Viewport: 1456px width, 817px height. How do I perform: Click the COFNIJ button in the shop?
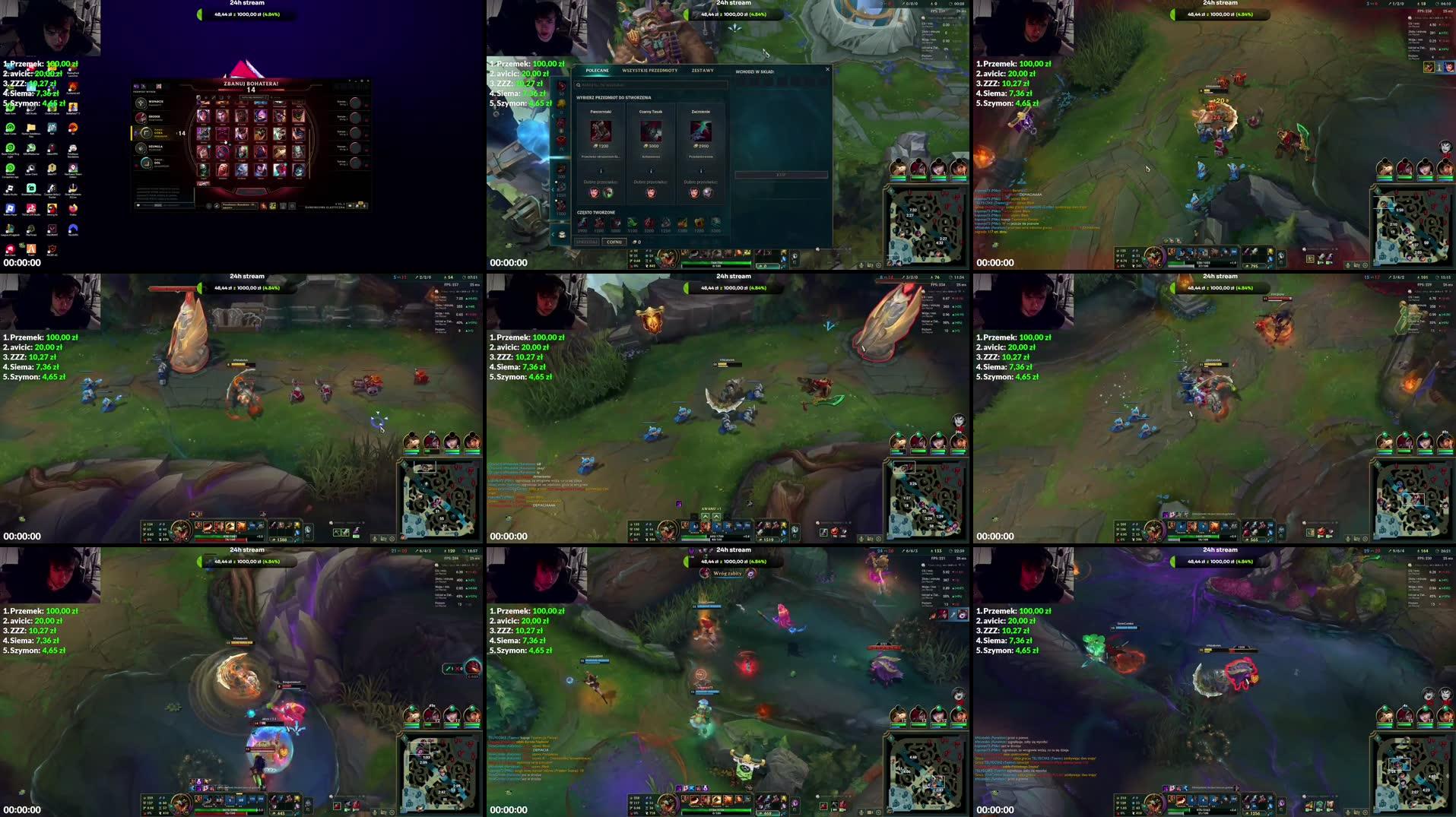[614, 242]
